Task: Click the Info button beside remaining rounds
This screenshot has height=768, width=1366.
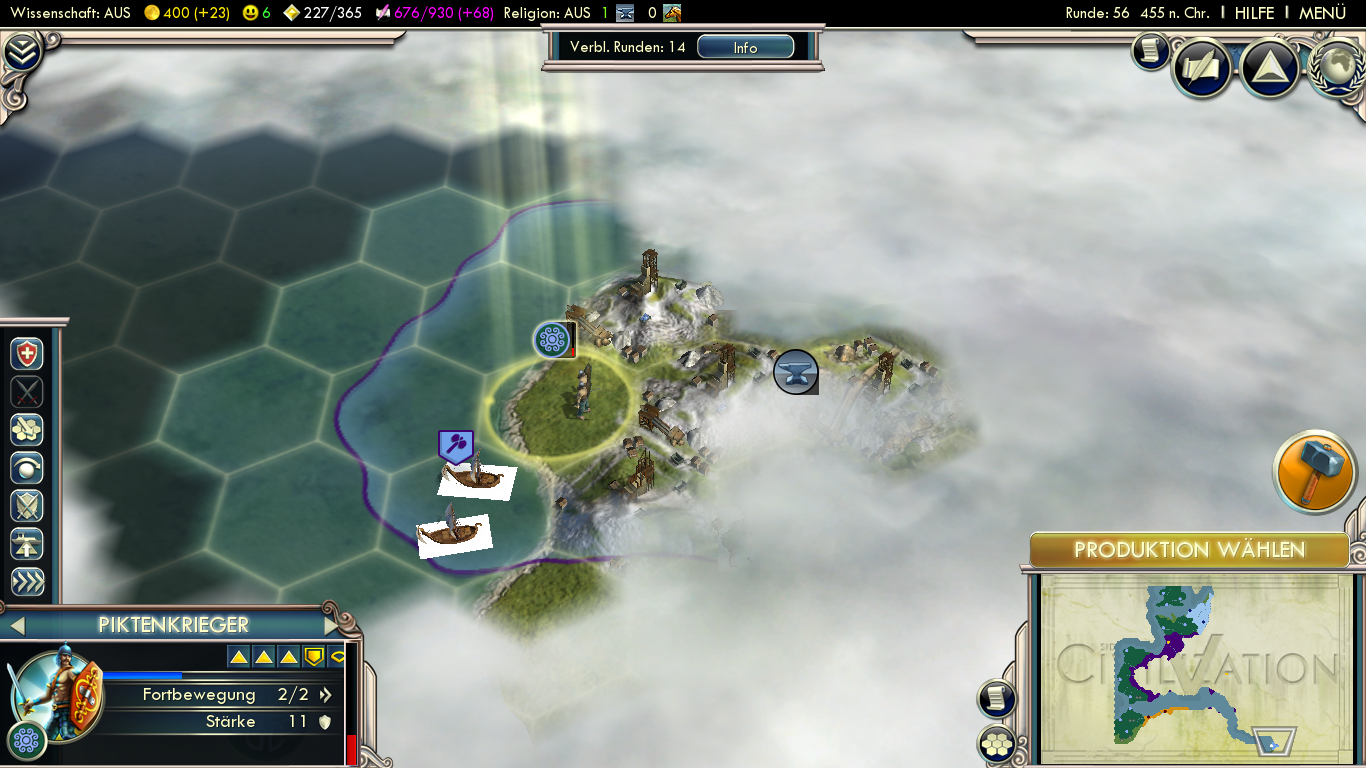Action: click(x=745, y=47)
